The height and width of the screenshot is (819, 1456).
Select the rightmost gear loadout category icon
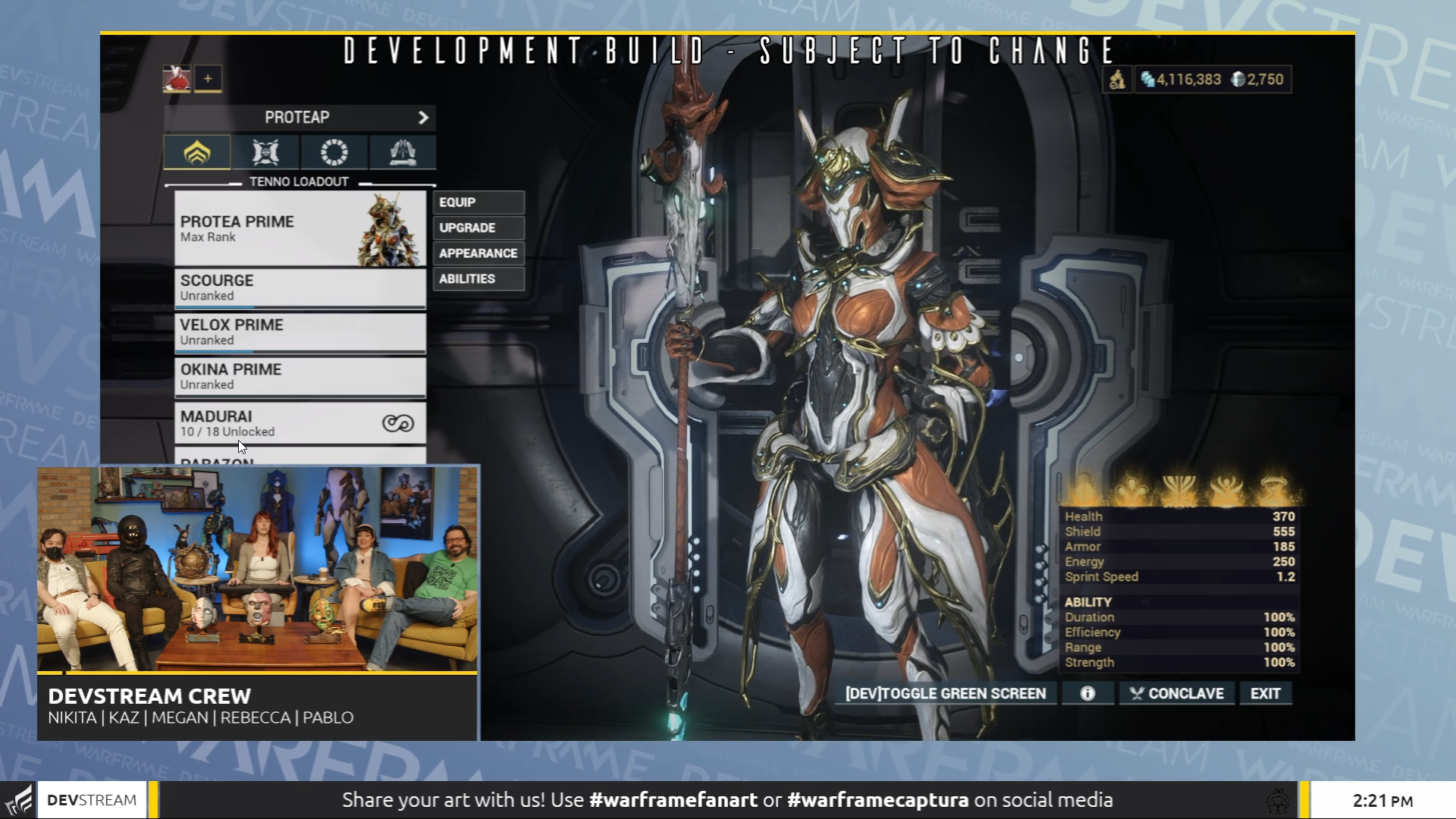[402, 152]
